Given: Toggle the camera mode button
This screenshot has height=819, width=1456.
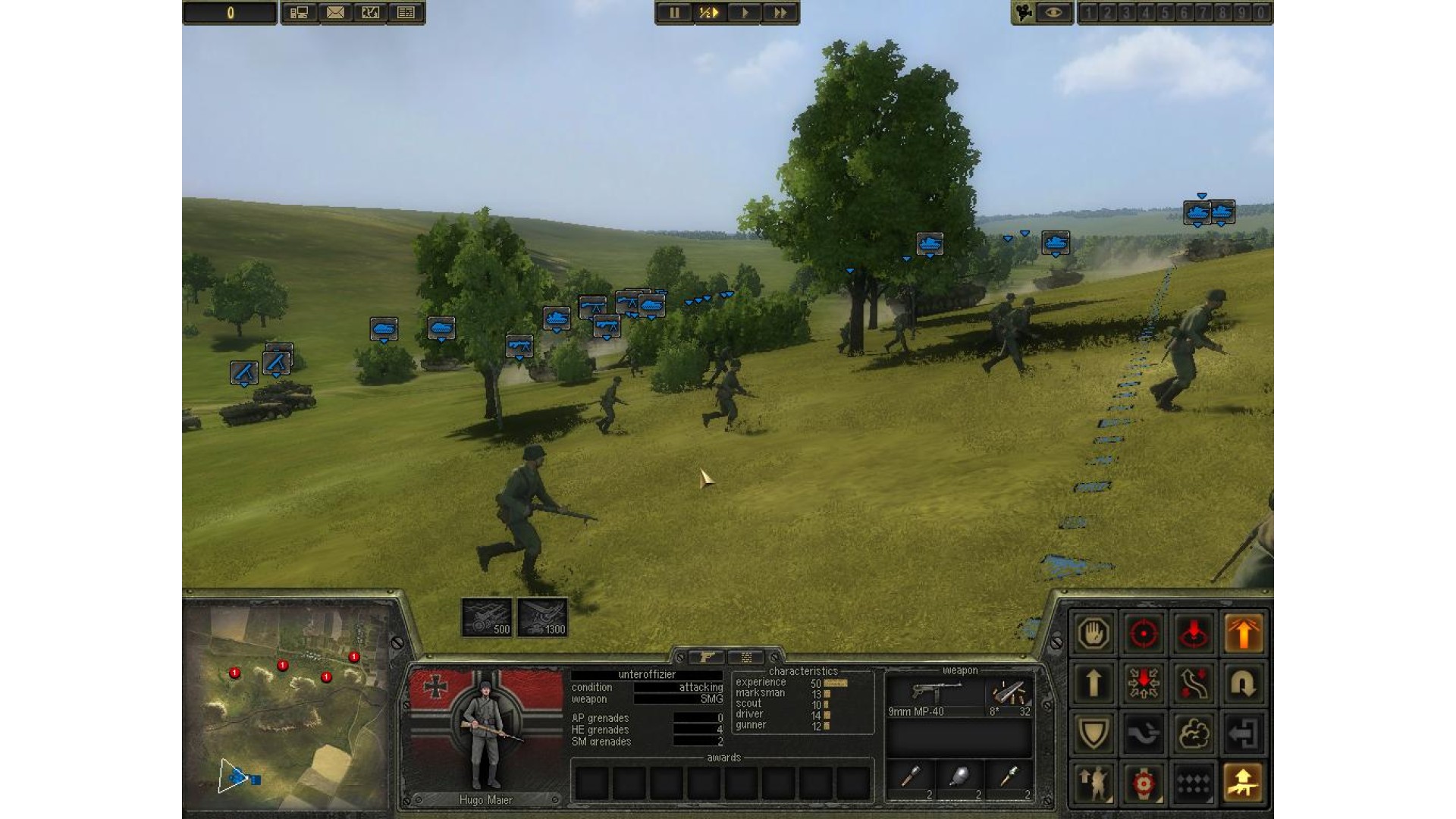Looking at the screenshot, I should (1025, 13).
